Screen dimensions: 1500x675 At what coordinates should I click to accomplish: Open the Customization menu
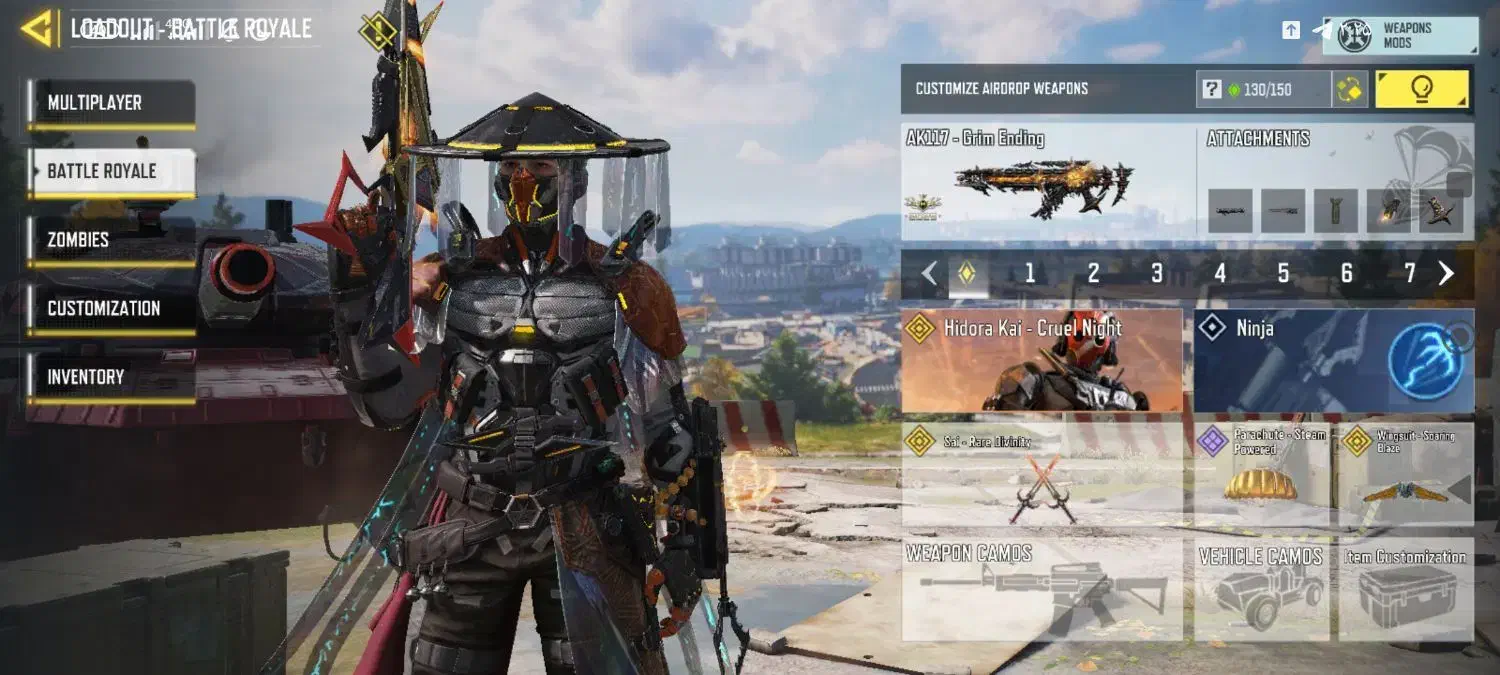[x=110, y=309]
